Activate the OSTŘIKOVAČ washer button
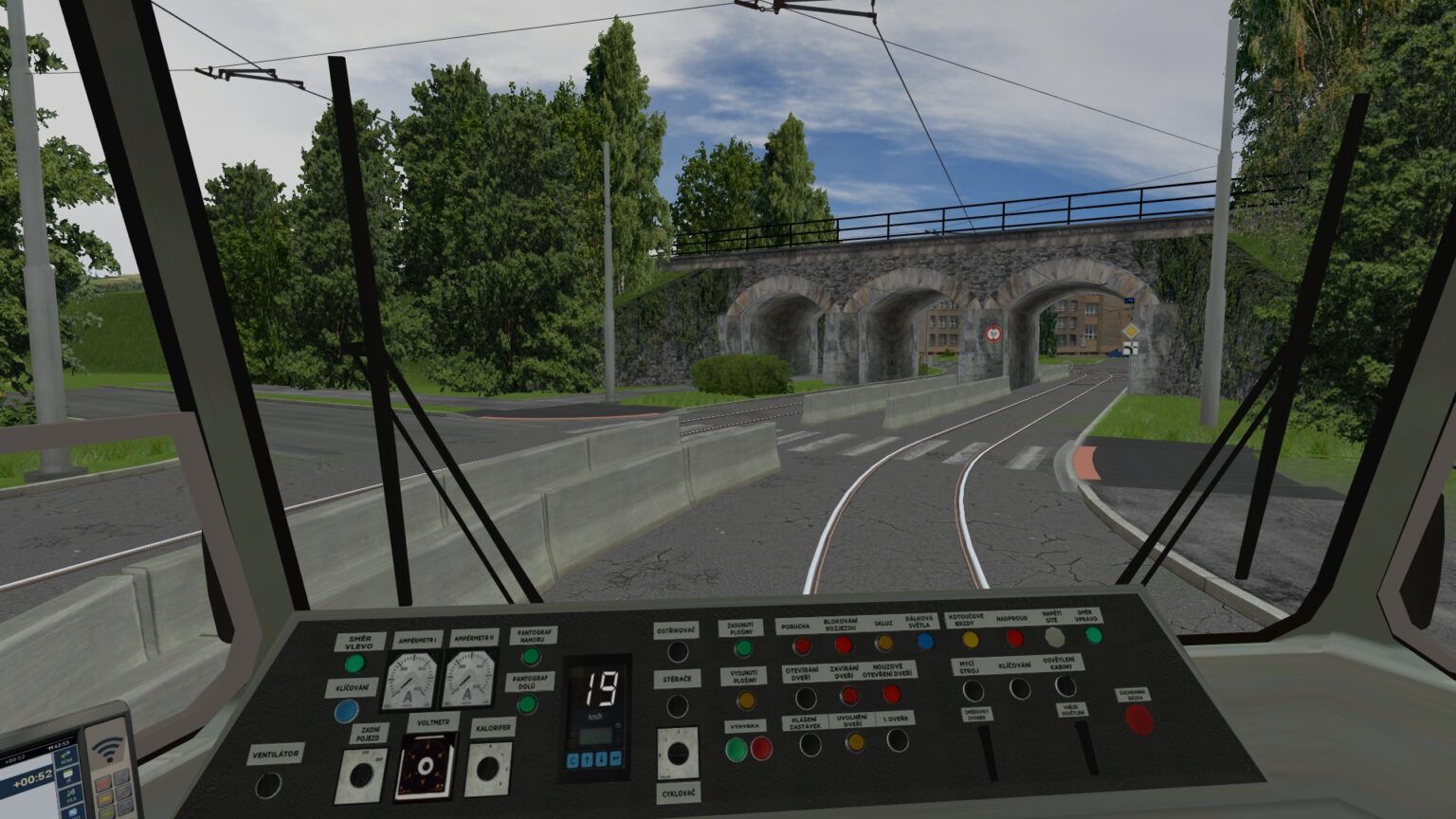The height and width of the screenshot is (819, 1456). pos(678,650)
